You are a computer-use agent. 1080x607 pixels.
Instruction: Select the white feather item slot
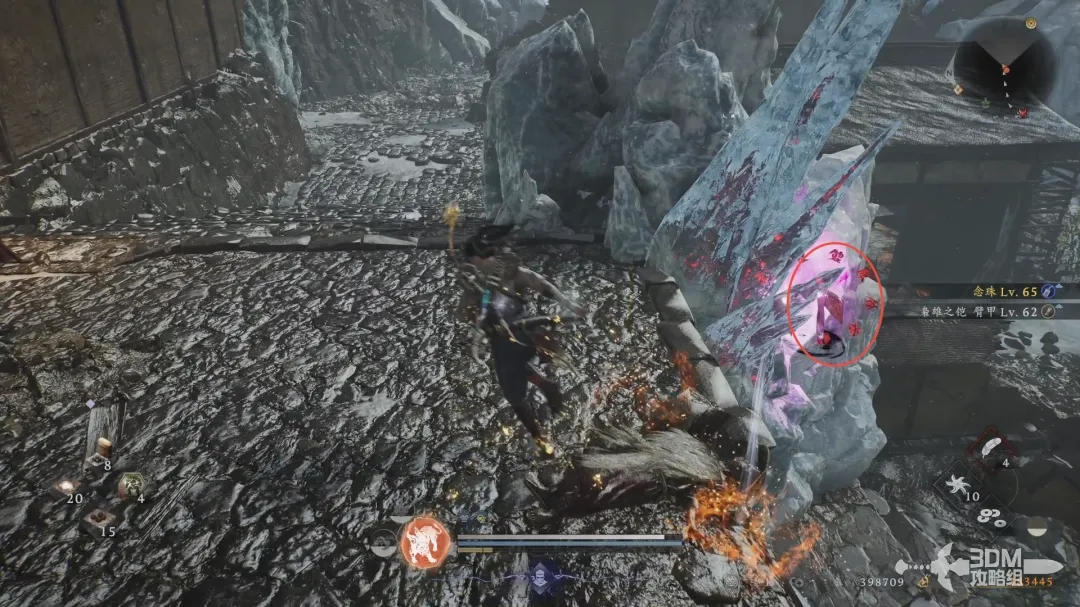pyautogui.click(x=992, y=449)
